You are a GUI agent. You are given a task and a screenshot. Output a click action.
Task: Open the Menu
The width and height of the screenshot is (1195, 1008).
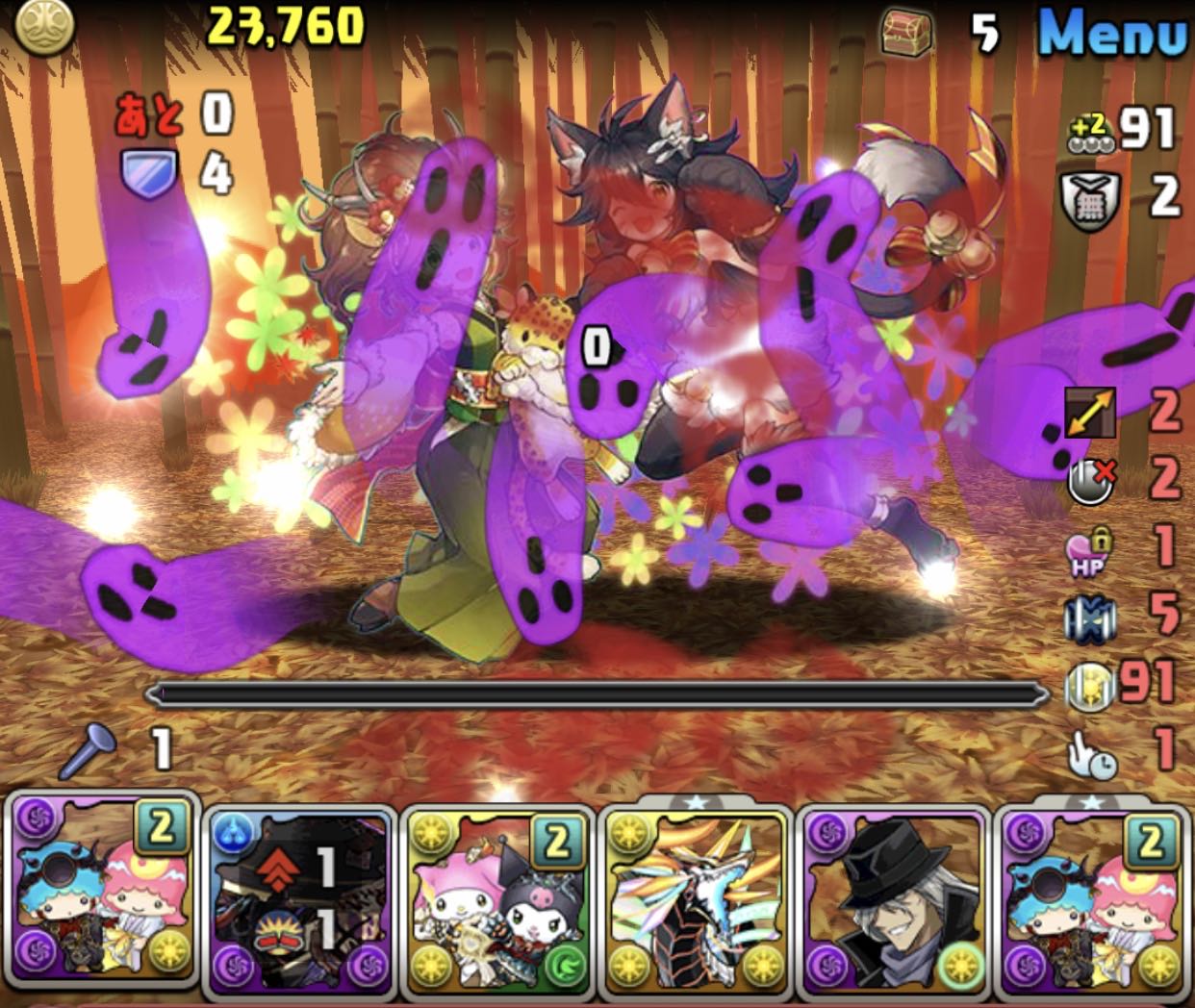[1112, 34]
